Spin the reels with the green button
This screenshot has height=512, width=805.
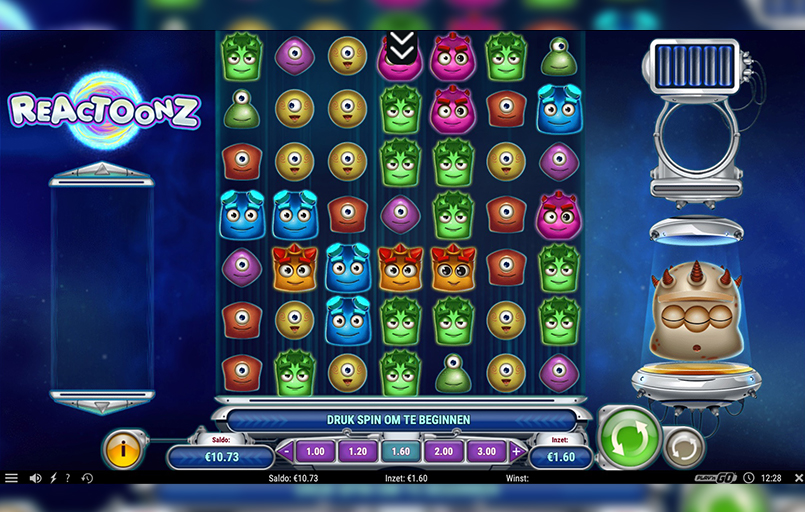[x=630, y=437]
